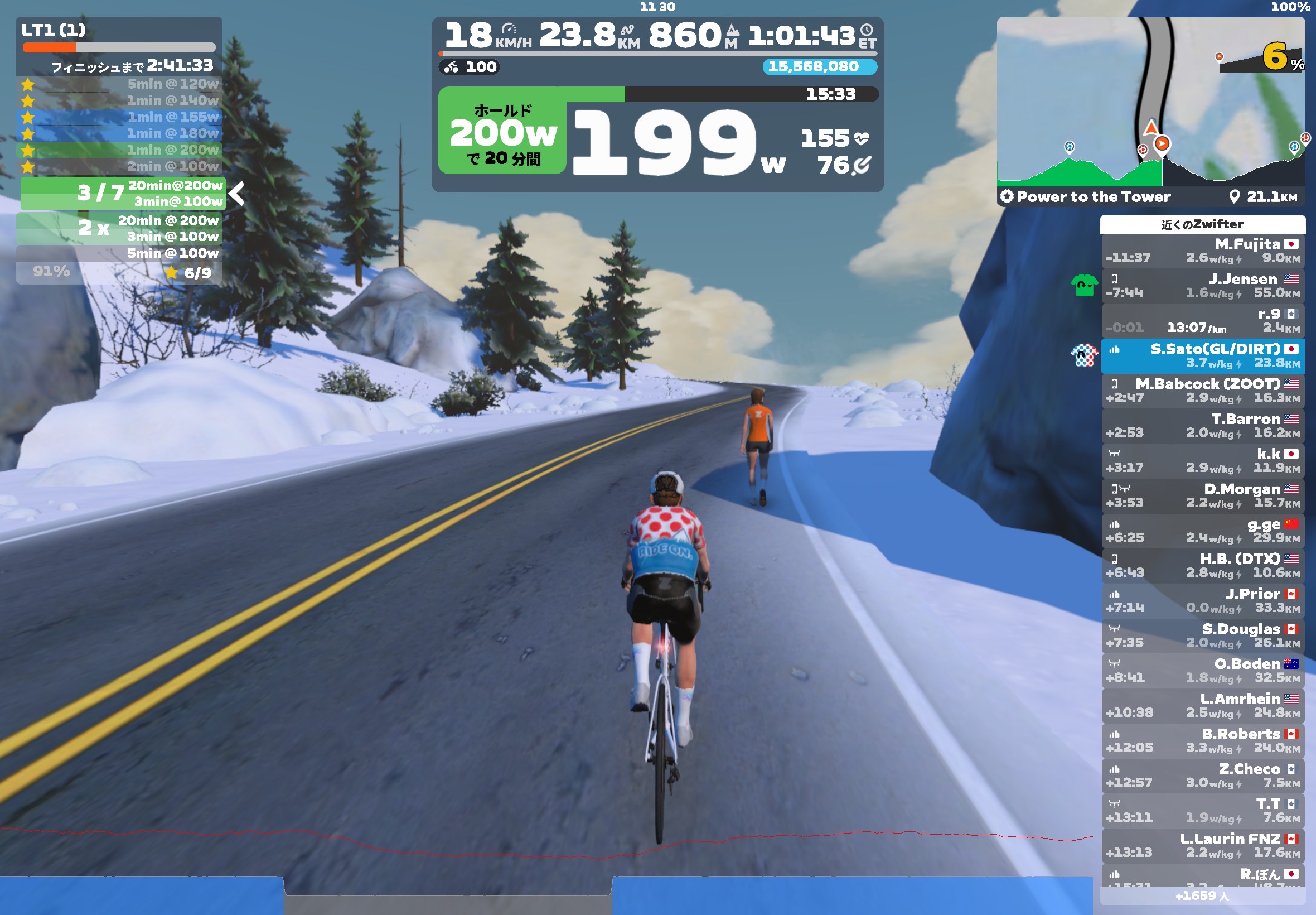The width and height of the screenshot is (1316, 915).
Task: Click the 15,568,080 drops counter
Action: (x=819, y=66)
